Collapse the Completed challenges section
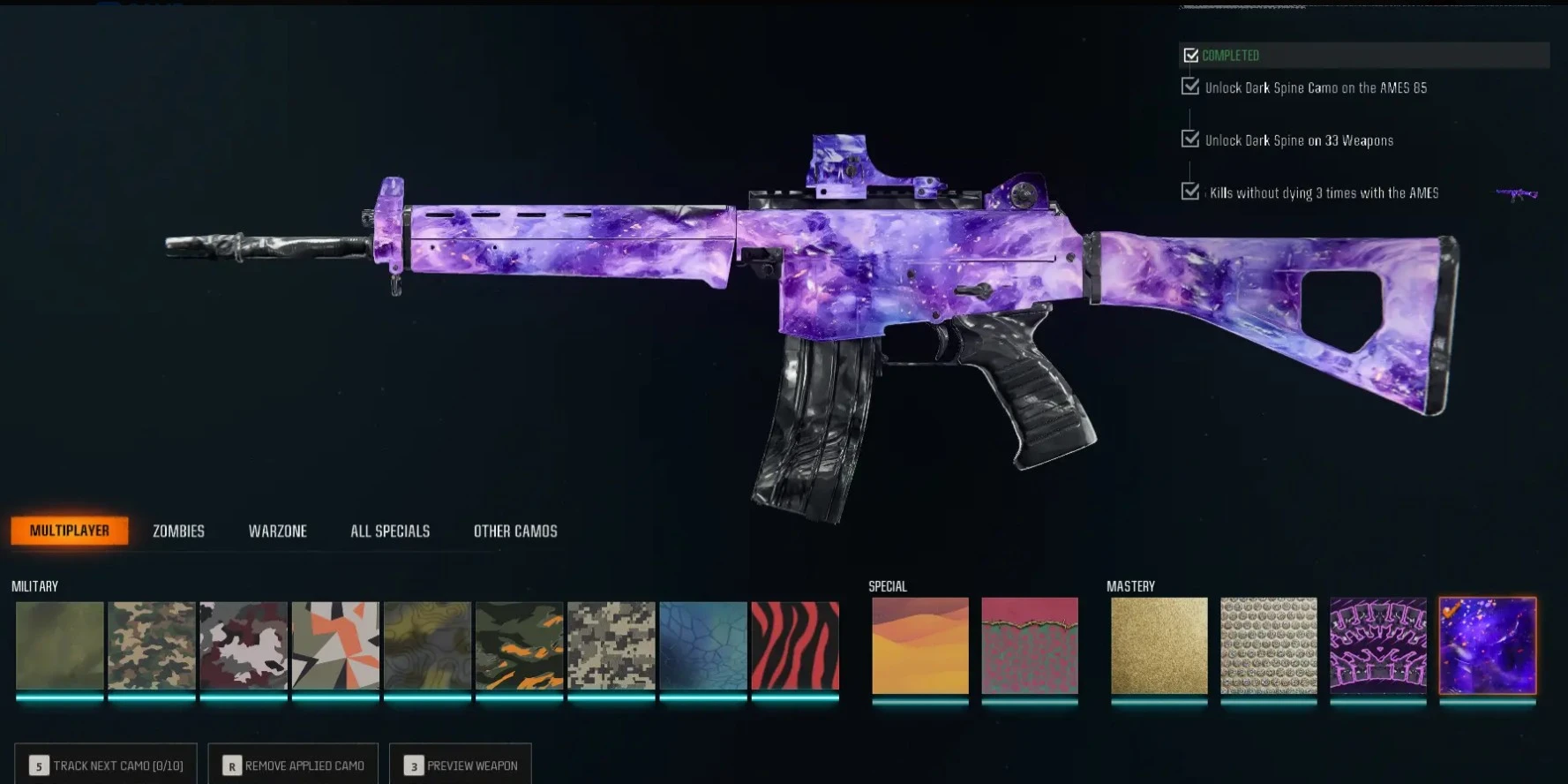This screenshot has width=1568, height=784. tap(1191, 55)
